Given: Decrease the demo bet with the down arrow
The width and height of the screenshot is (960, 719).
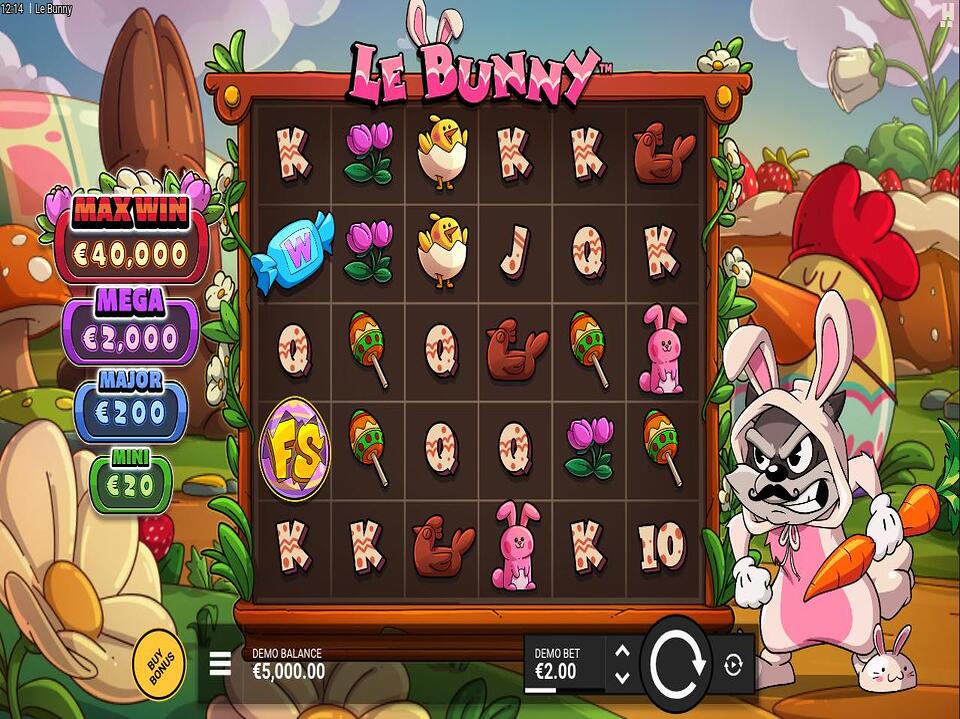Looking at the screenshot, I should click(x=622, y=677).
